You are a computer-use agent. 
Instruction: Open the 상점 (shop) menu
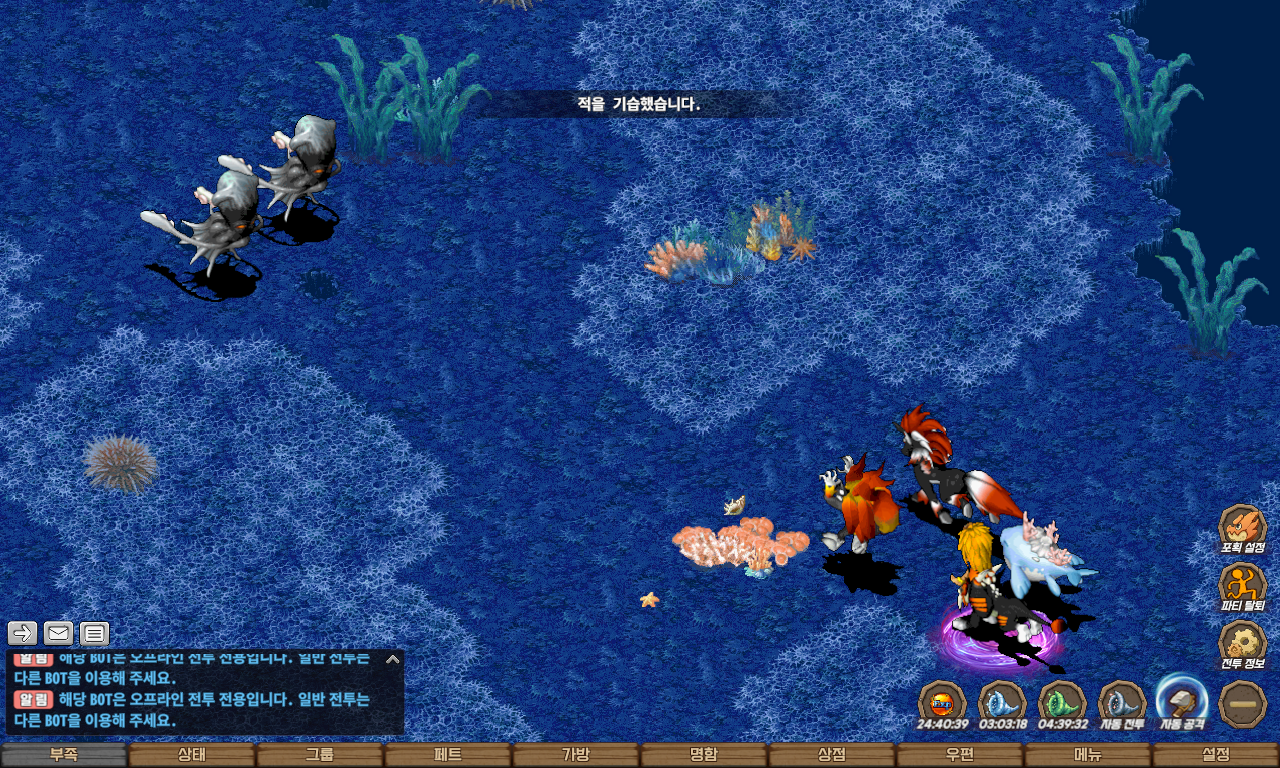coord(832,755)
